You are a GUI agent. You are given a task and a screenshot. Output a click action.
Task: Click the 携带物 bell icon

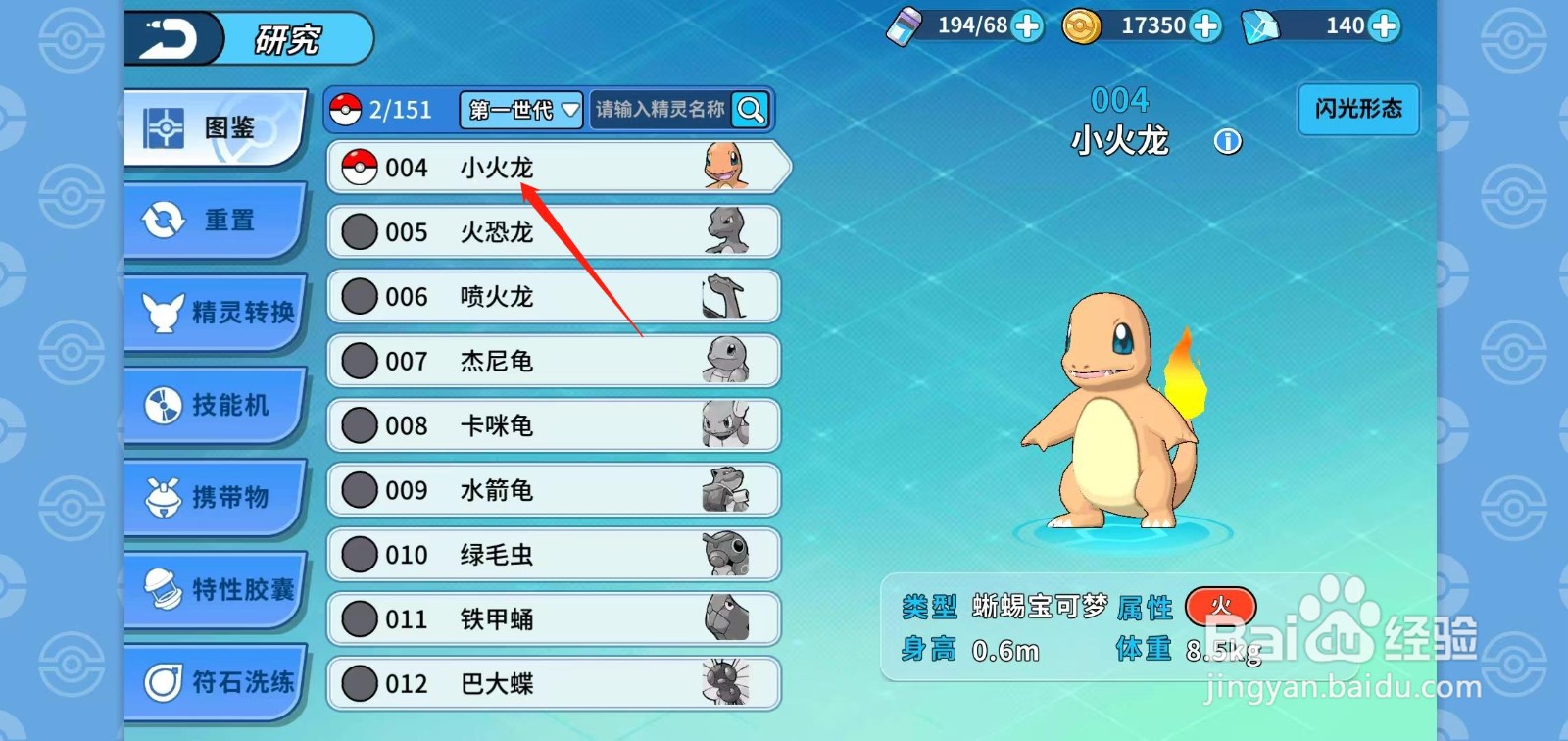pyautogui.click(x=163, y=496)
